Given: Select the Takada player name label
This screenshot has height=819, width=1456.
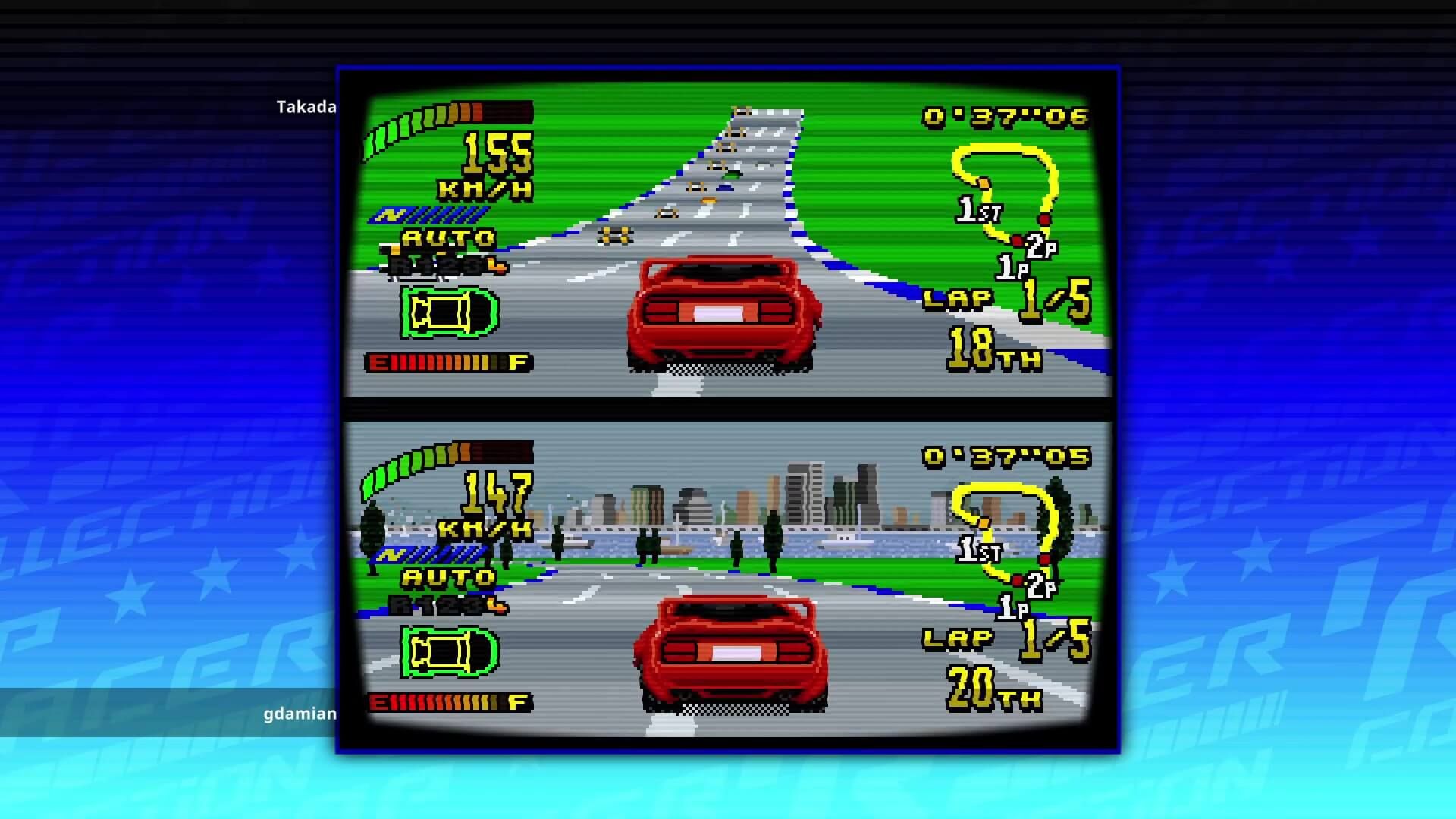Looking at the screenshot, I should click(x=306, y=107).
